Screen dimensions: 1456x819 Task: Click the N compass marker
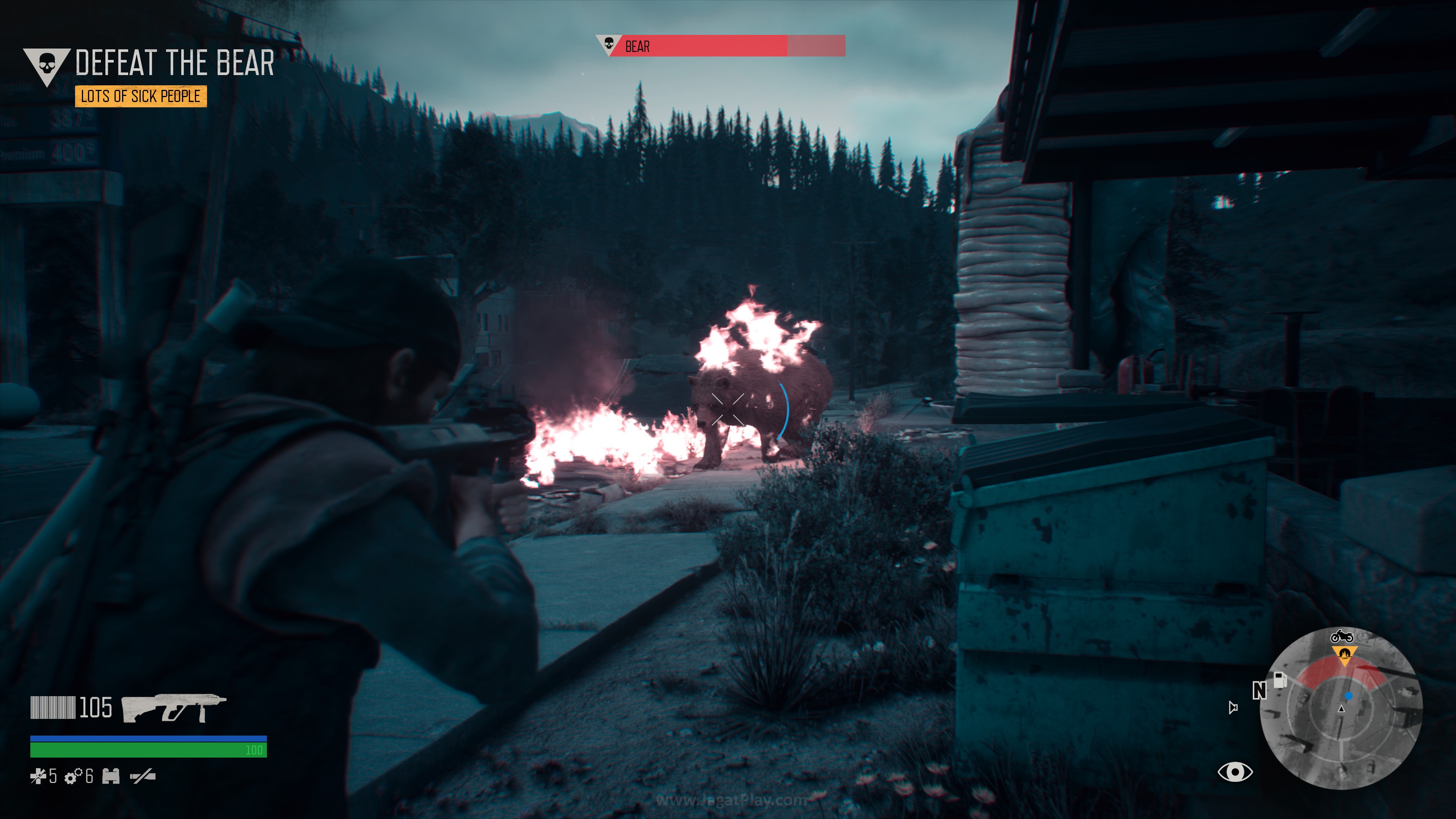point(1259,690)
